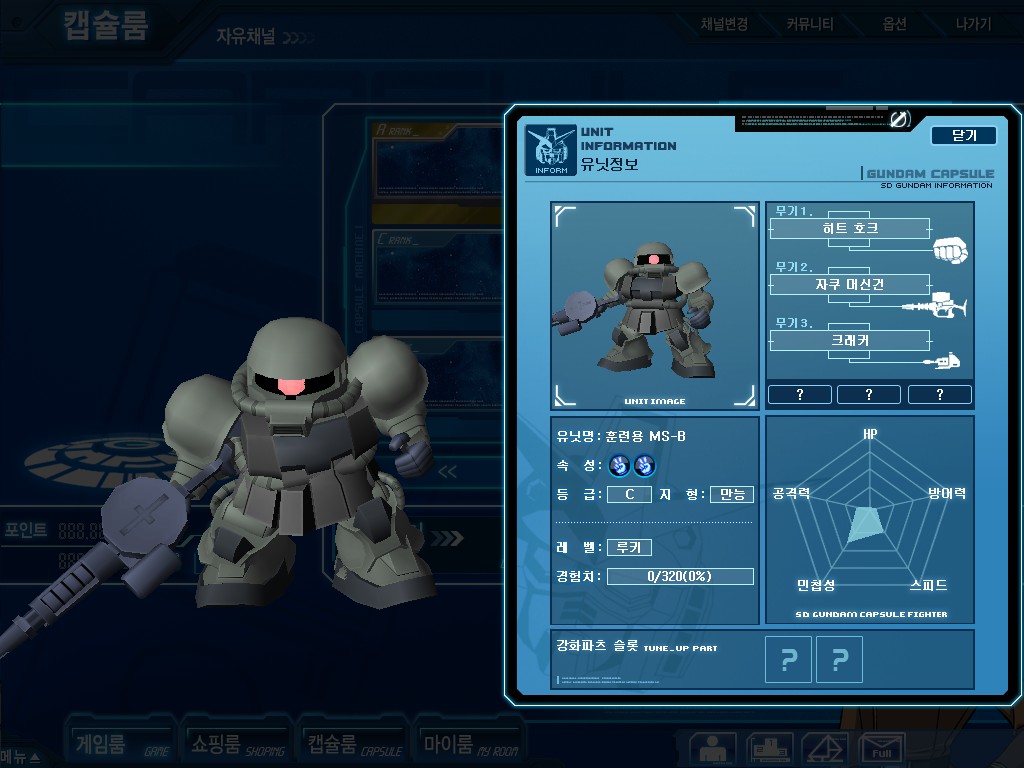1024x768 pixels.
Task: Open the player profile silhouette icon
Action: click(713, 748)
